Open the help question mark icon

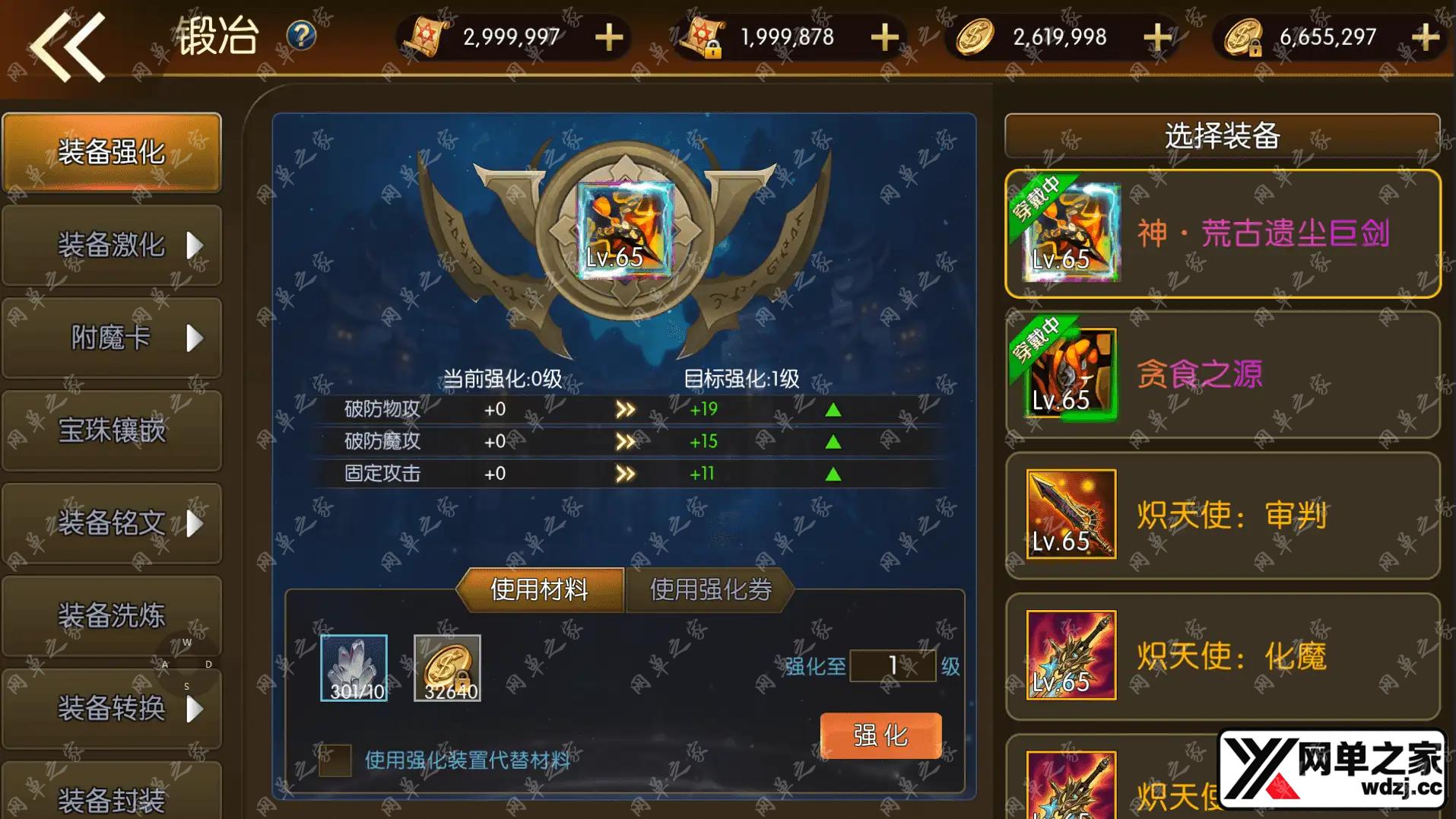(300, 34)
